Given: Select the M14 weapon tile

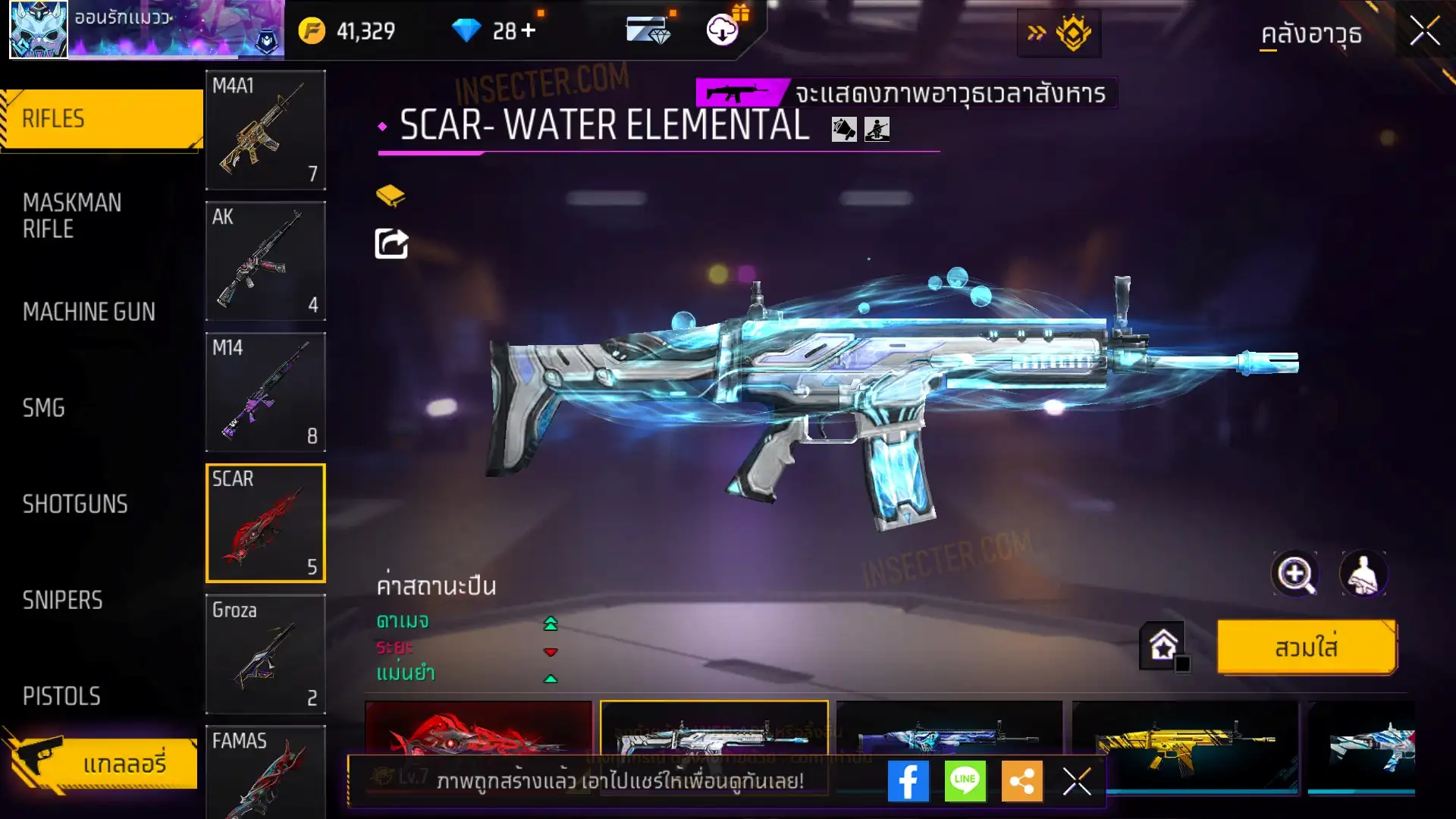Looking at the screenshot, I should 265,392.
